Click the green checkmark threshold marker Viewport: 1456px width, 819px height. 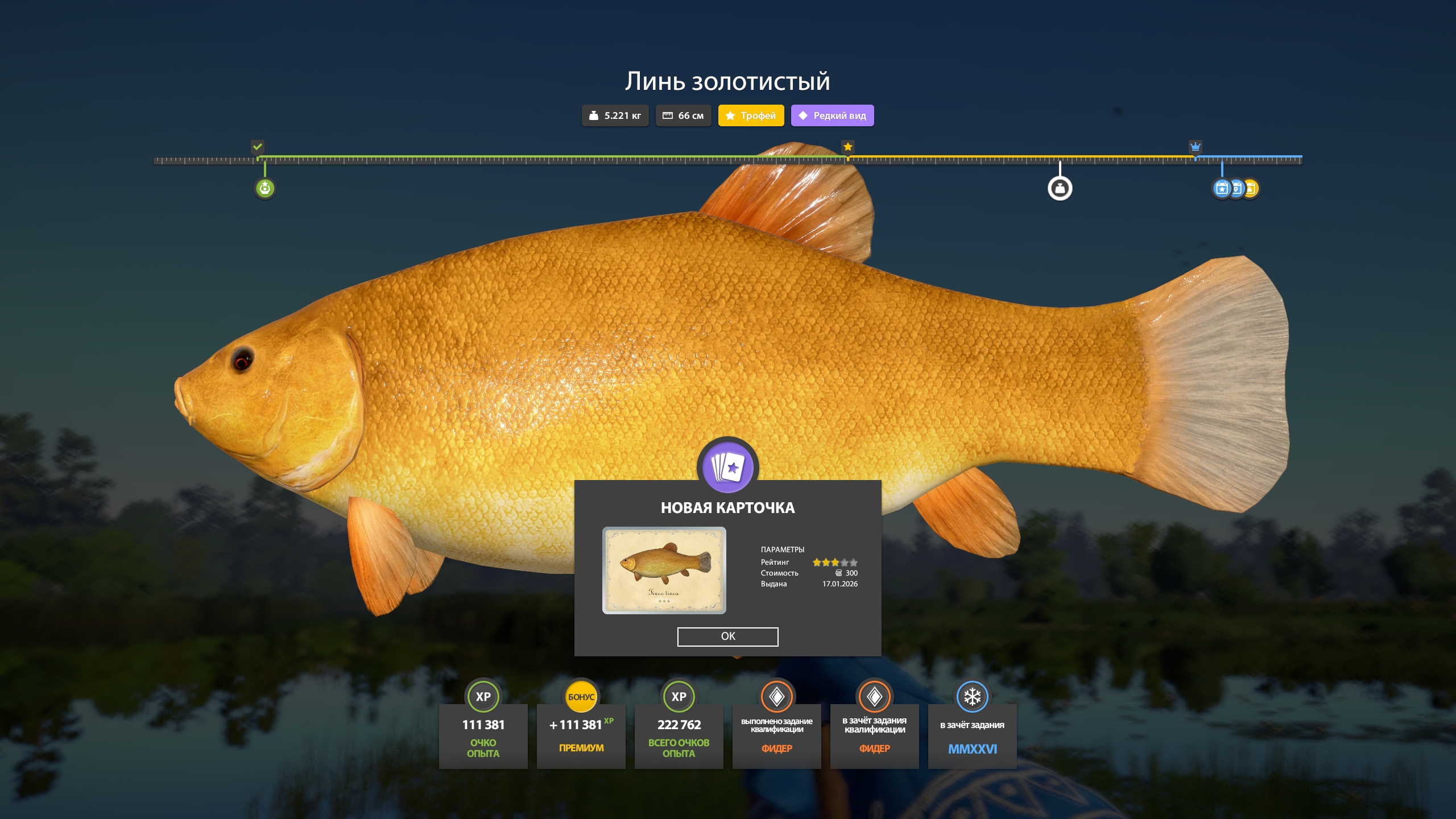pos(258,147)
